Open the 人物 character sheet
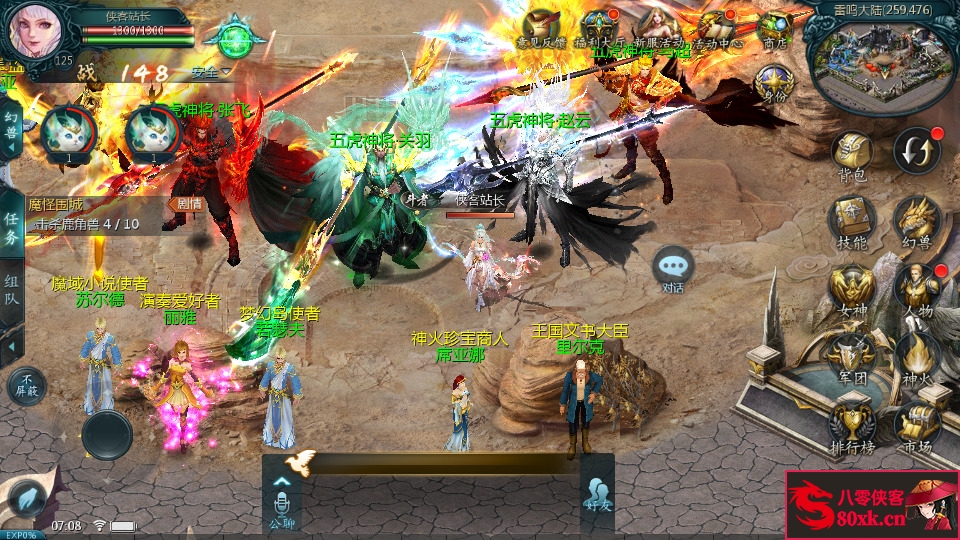This screenshot has width=960, height=540. 915,288
